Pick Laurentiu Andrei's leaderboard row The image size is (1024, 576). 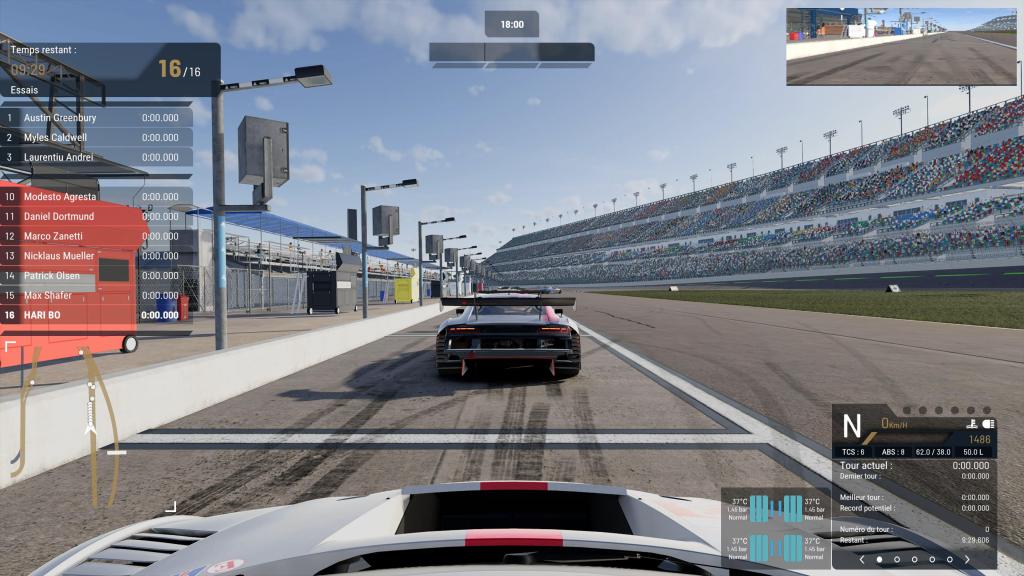click(97, 157)
